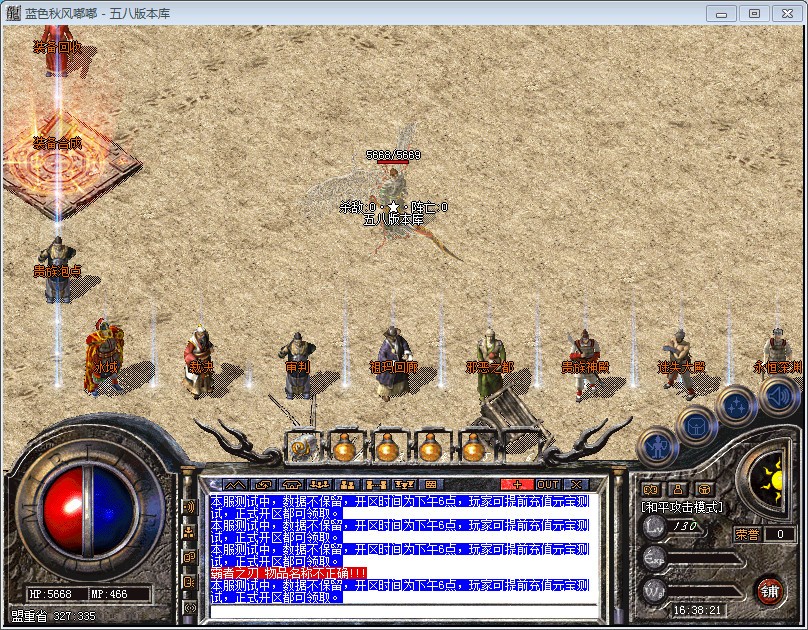
Task: Open the character status round button
Action: pyautogui.click(x=658, y=446)
